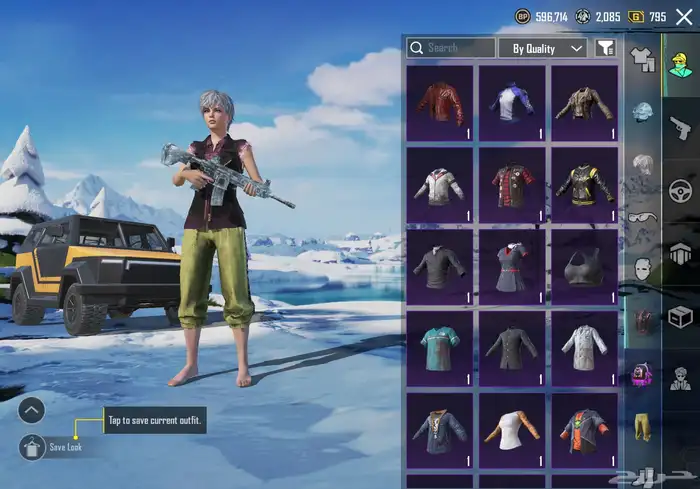The image size is (700, 489).
Task: Open the yellow pants category
Action: point(642,427)
